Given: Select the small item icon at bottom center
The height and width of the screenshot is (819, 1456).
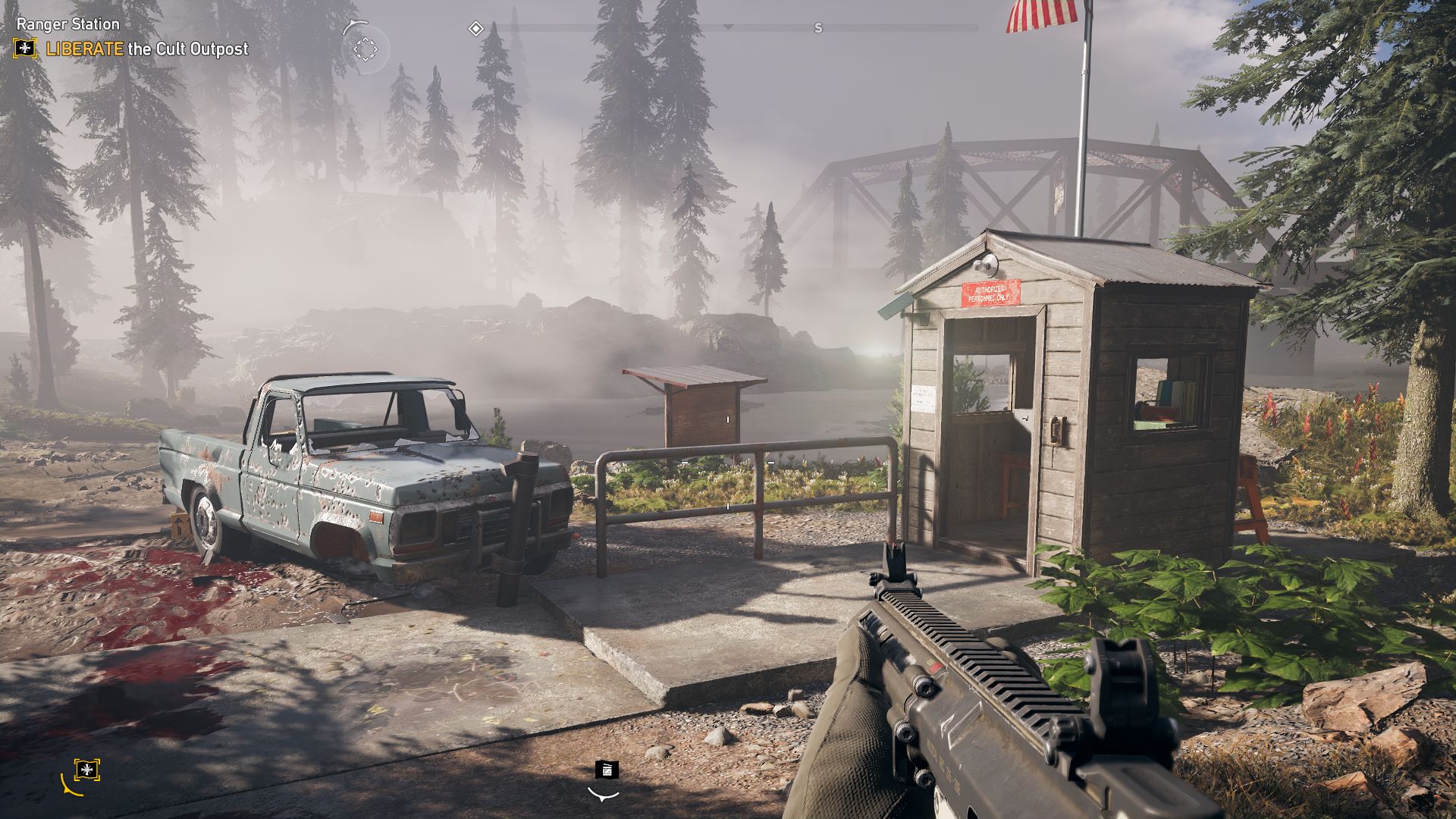Looking at the screenshot, I should pos(606,770).
